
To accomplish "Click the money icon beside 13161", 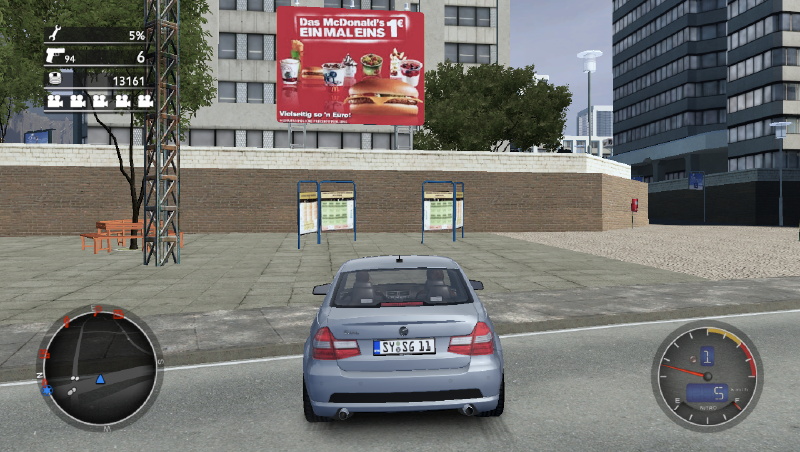I will 54,80.
